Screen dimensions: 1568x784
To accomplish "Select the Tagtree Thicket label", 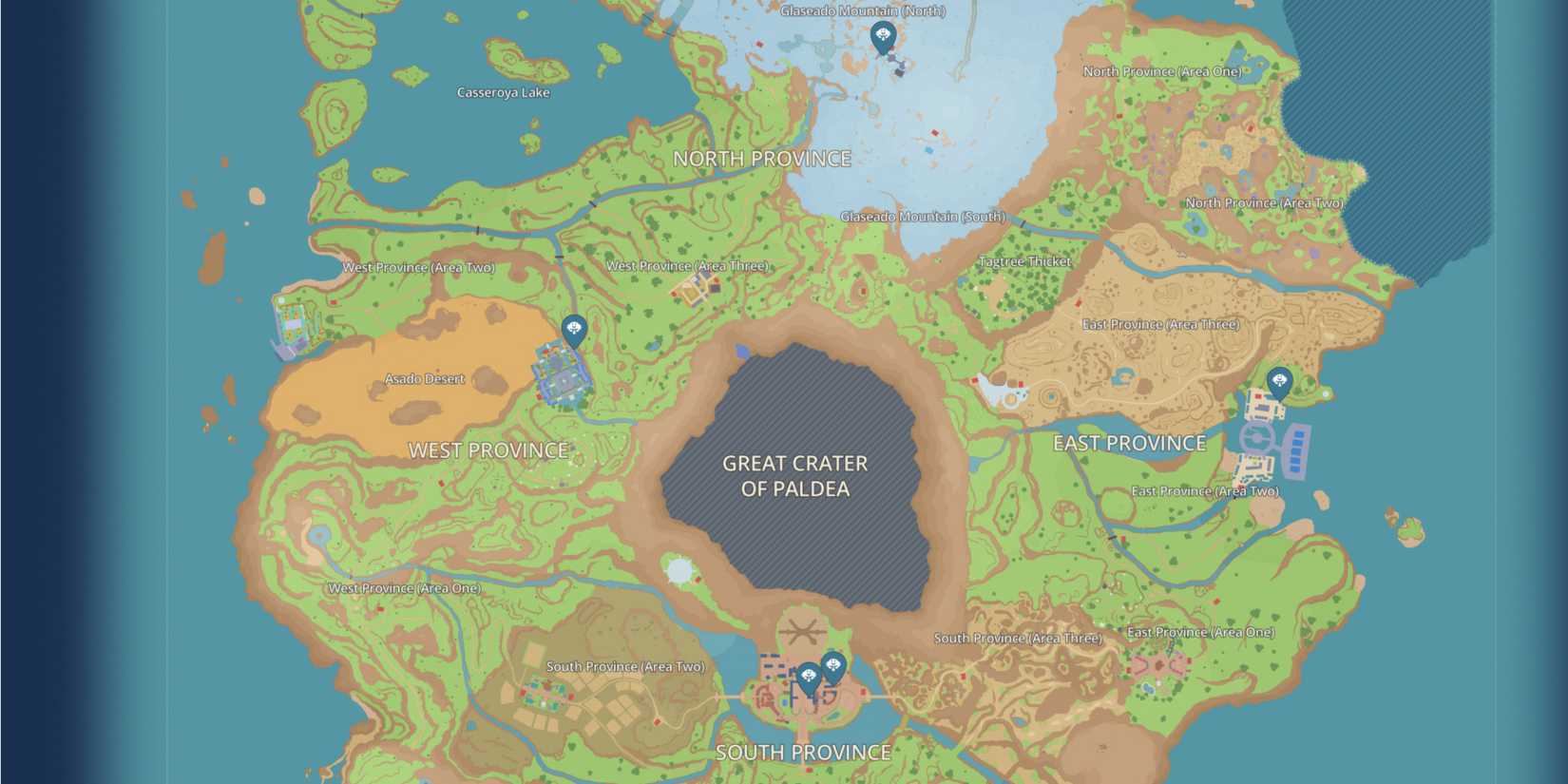I will point(1023,258).
